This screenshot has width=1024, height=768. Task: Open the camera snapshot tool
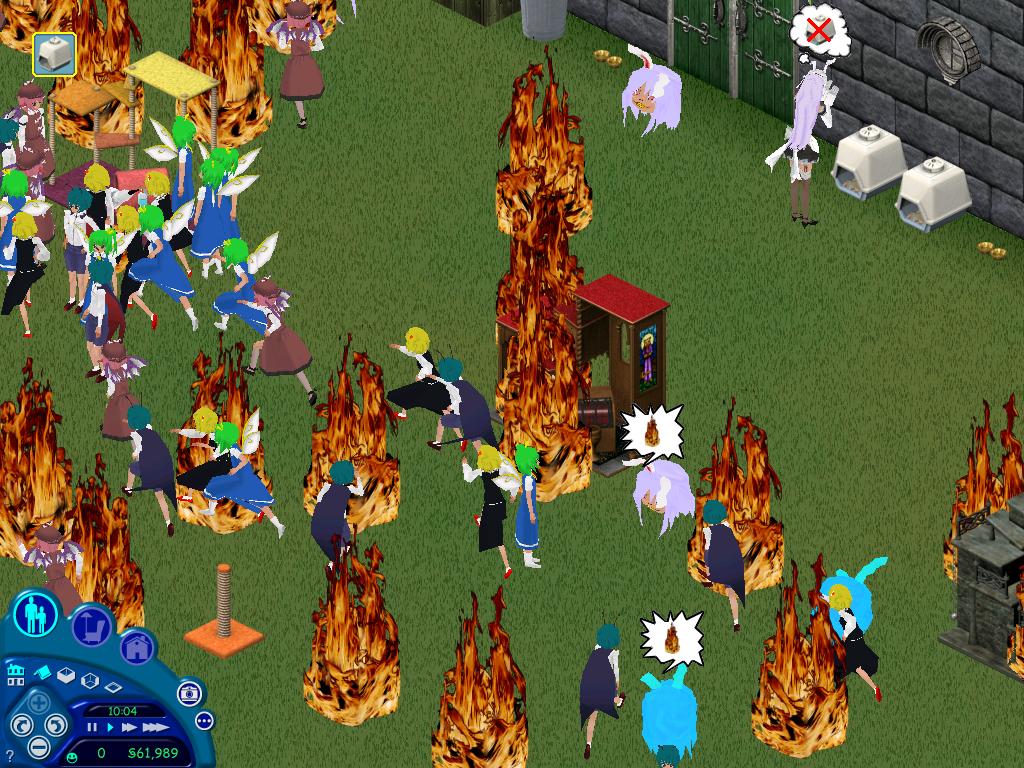(188, 693)
